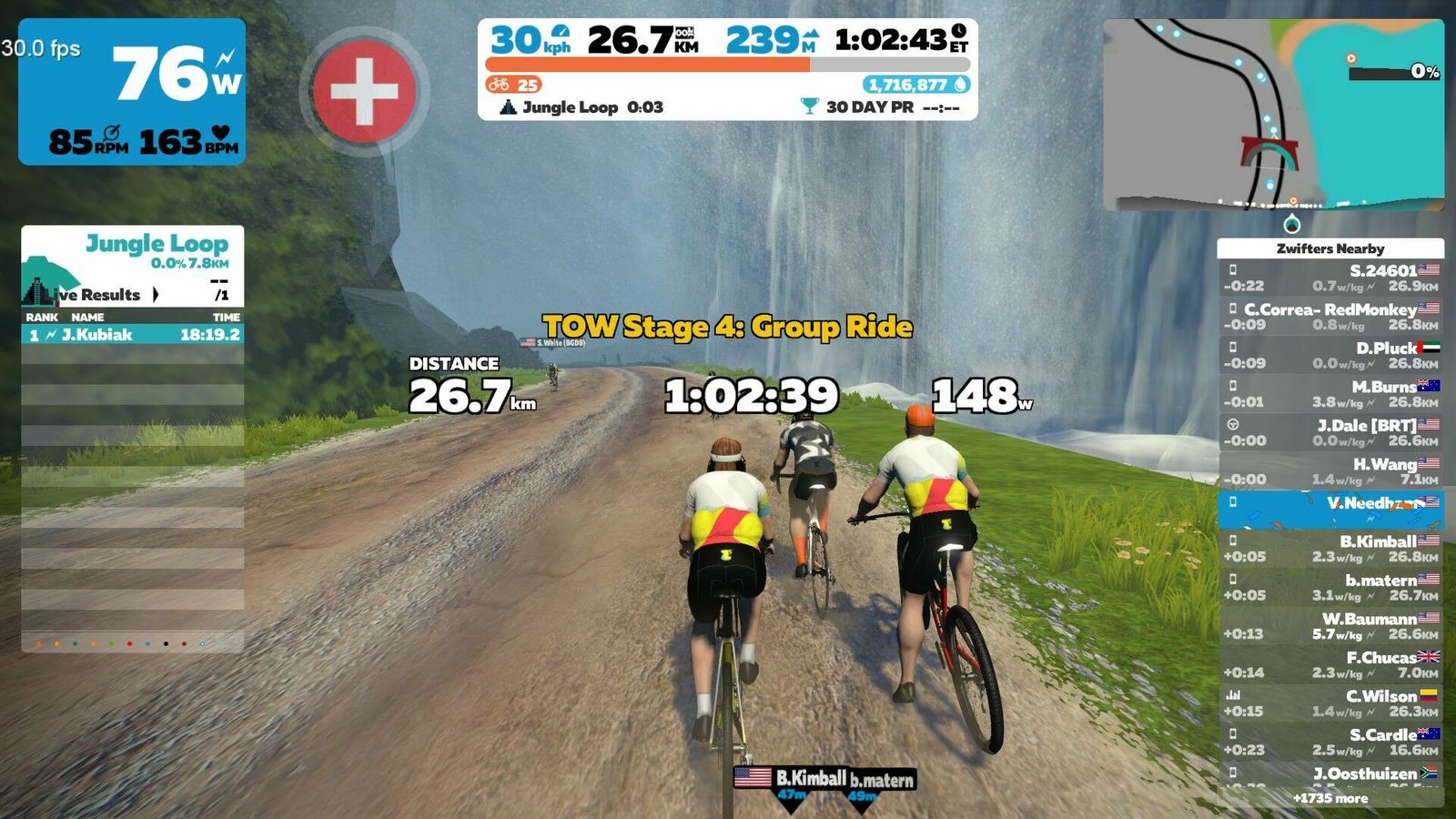Show the +1735 more riders

(1330, 798)
